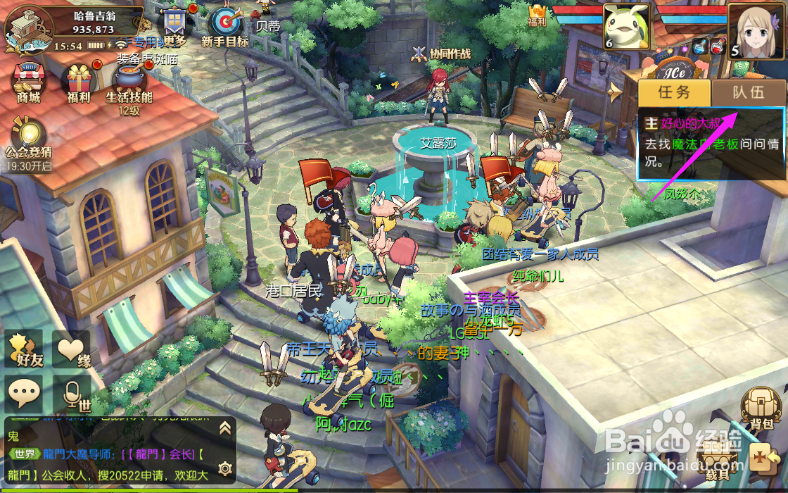Image resolution: width=788 pixels, height=493 pixels.
Task: Activate the world voice microphone button
Action: (72, 394)
